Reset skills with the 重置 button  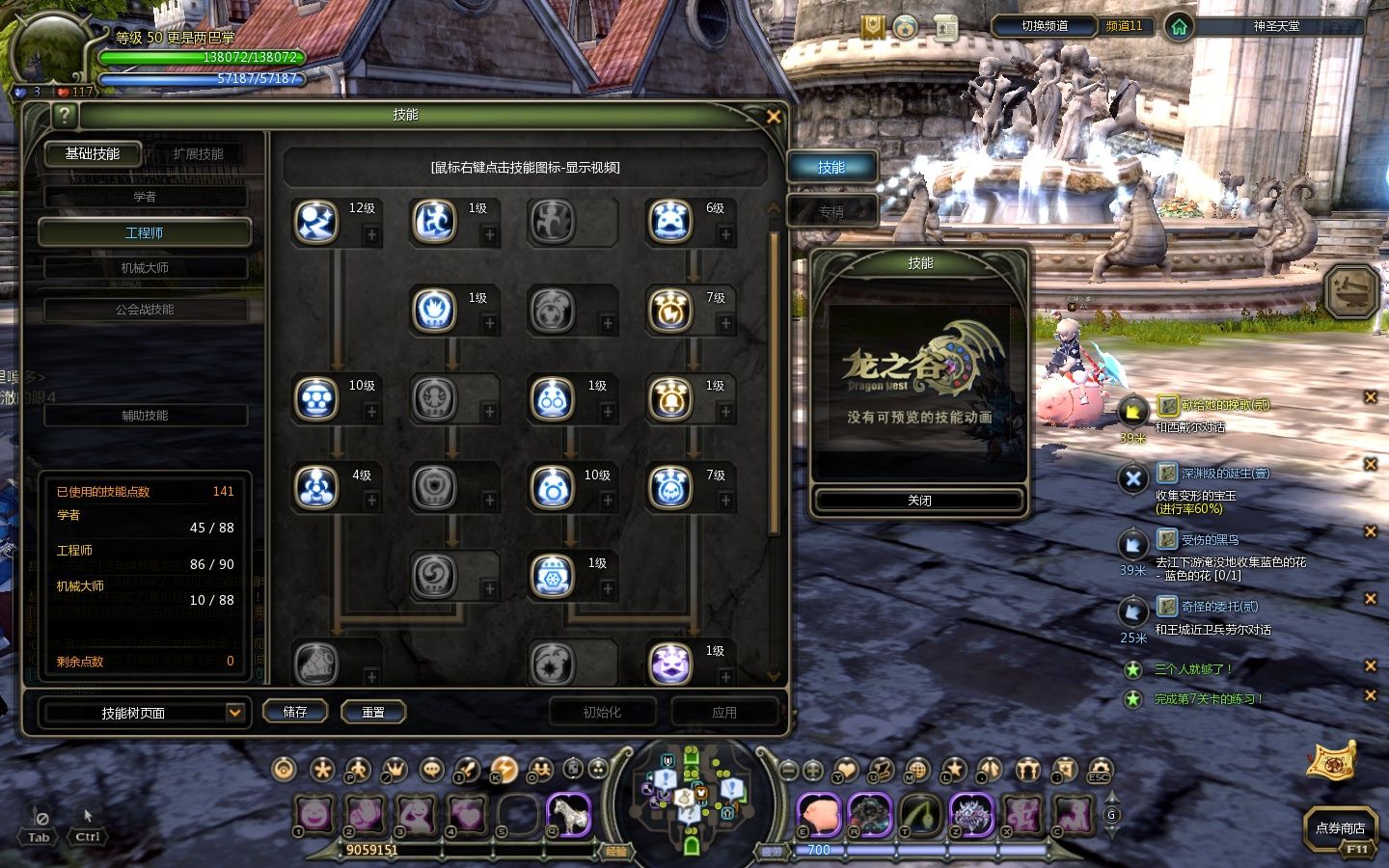pyautogui.click(x=373, y=712)
